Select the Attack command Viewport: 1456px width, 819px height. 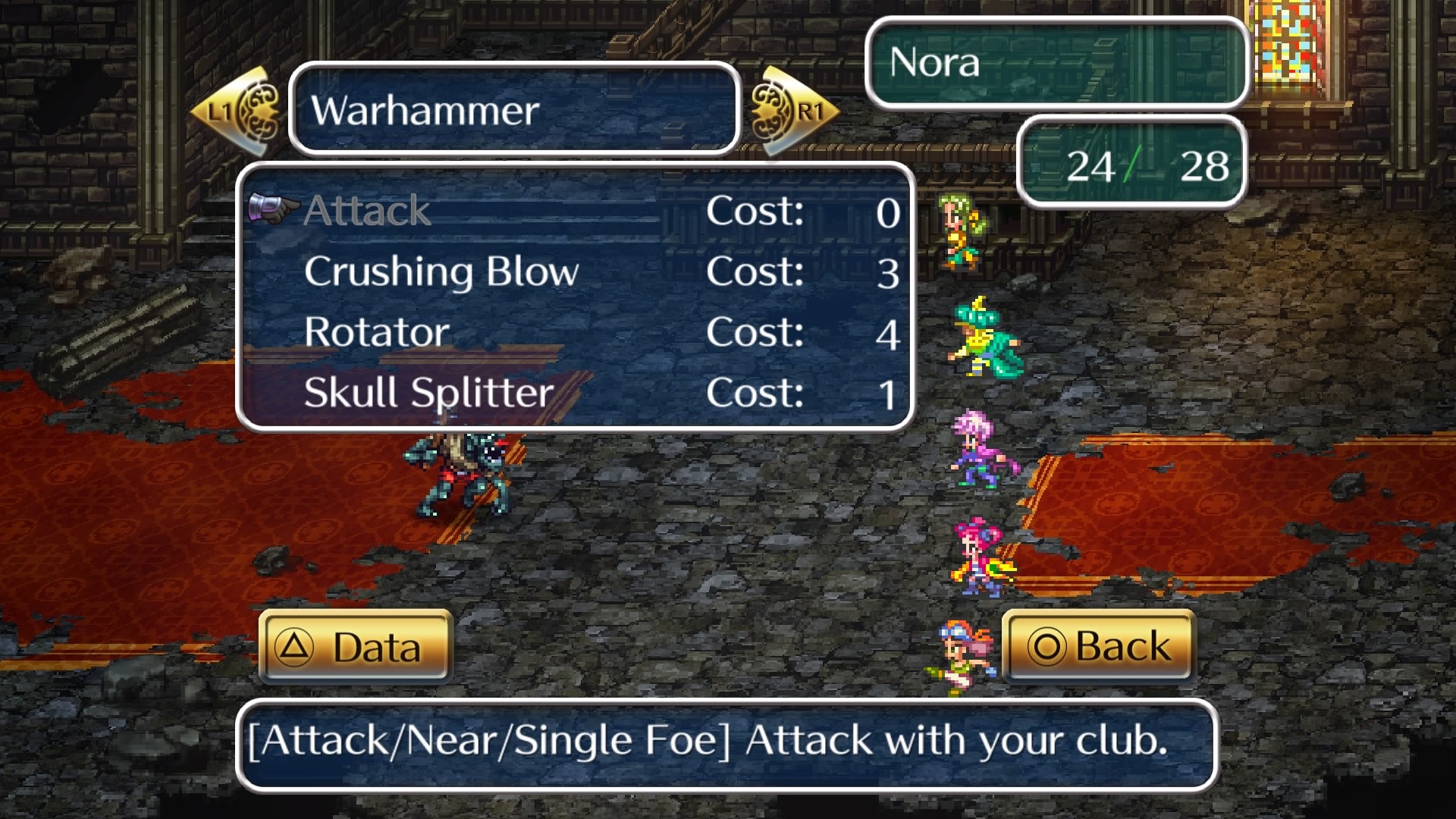[368, 211]
